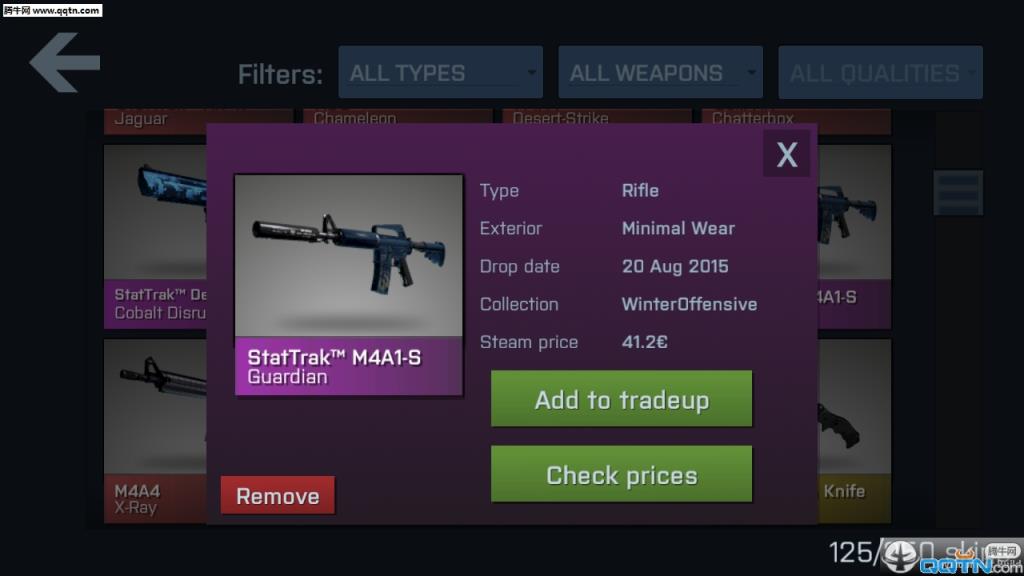The image size is (1024, 576).
Task: Click the M4A1-S Guardian preview image
Action: pos(348,257)
